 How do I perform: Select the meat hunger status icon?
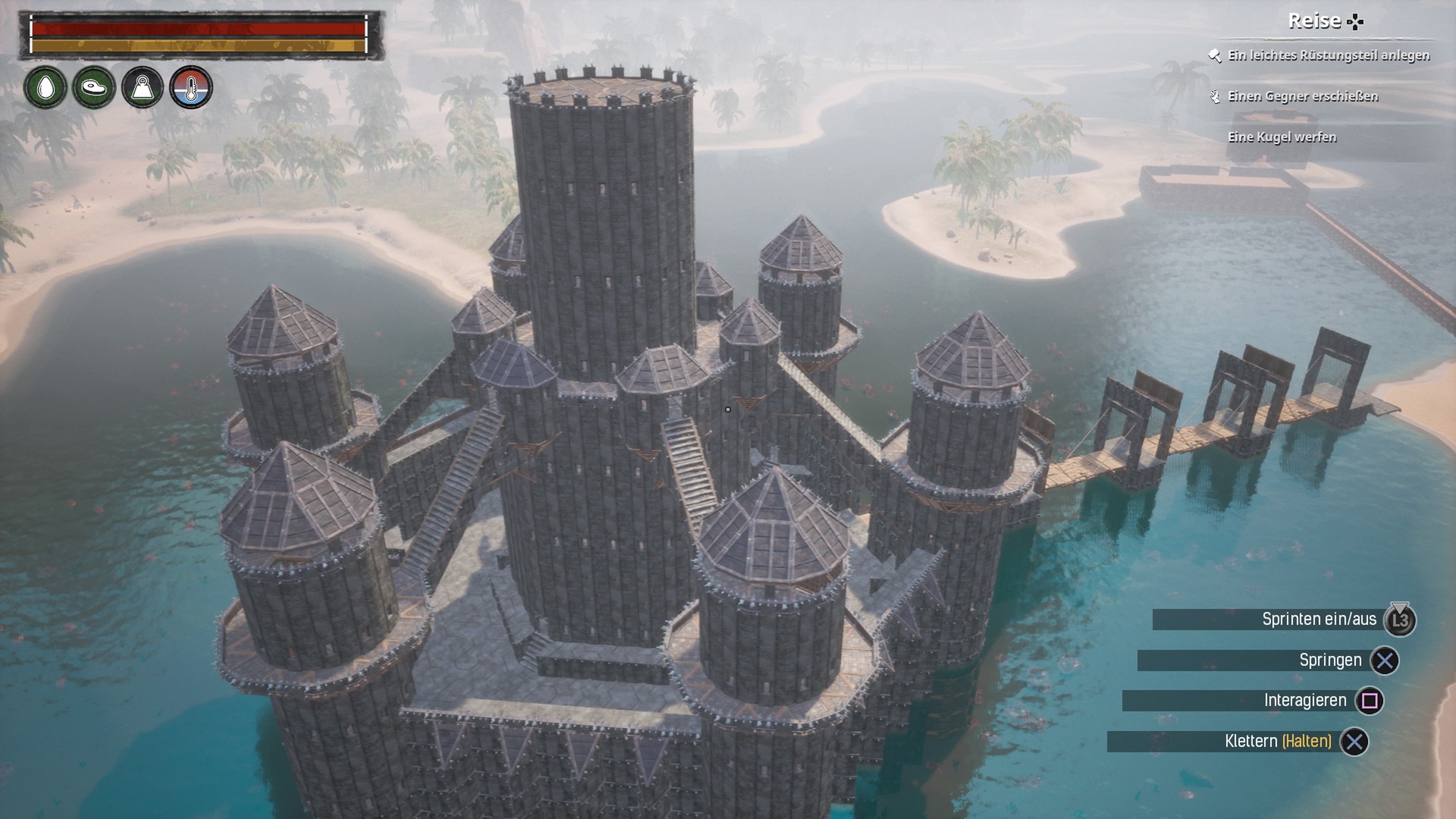(94, 88)
